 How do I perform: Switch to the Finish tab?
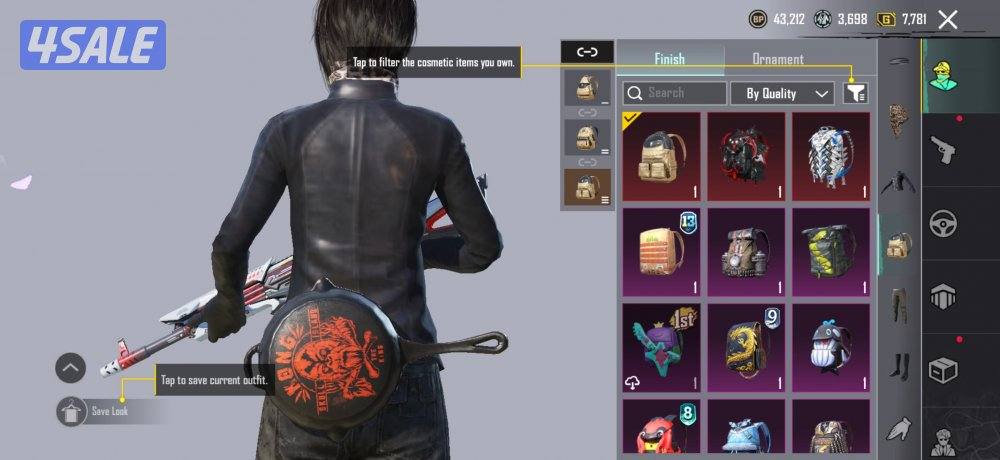669,59
